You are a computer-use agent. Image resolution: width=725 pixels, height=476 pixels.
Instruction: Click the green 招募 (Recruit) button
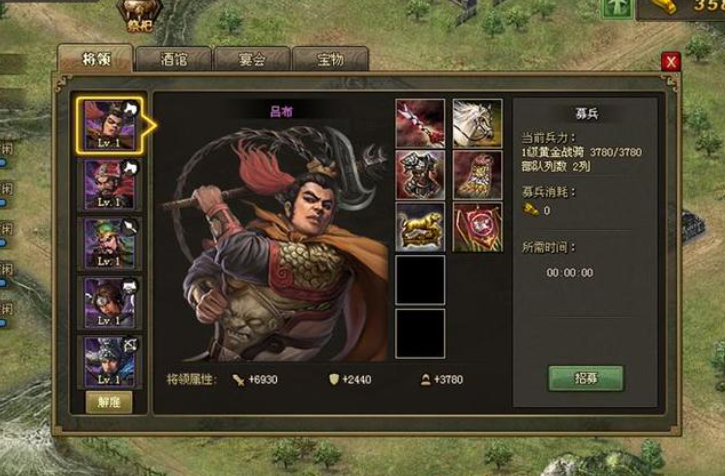coord(585,380)
